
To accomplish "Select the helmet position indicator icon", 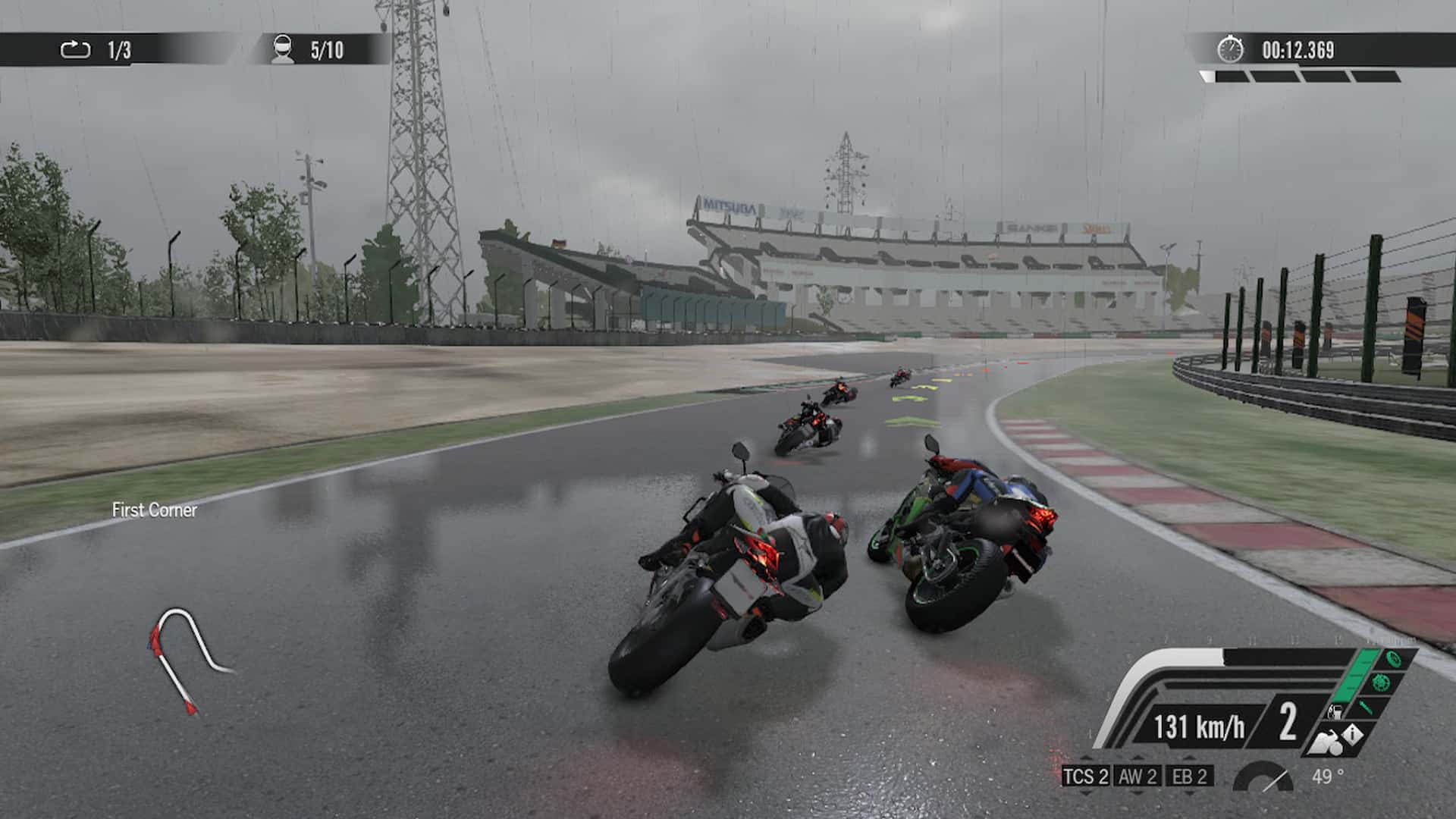I will coord(282,48).
